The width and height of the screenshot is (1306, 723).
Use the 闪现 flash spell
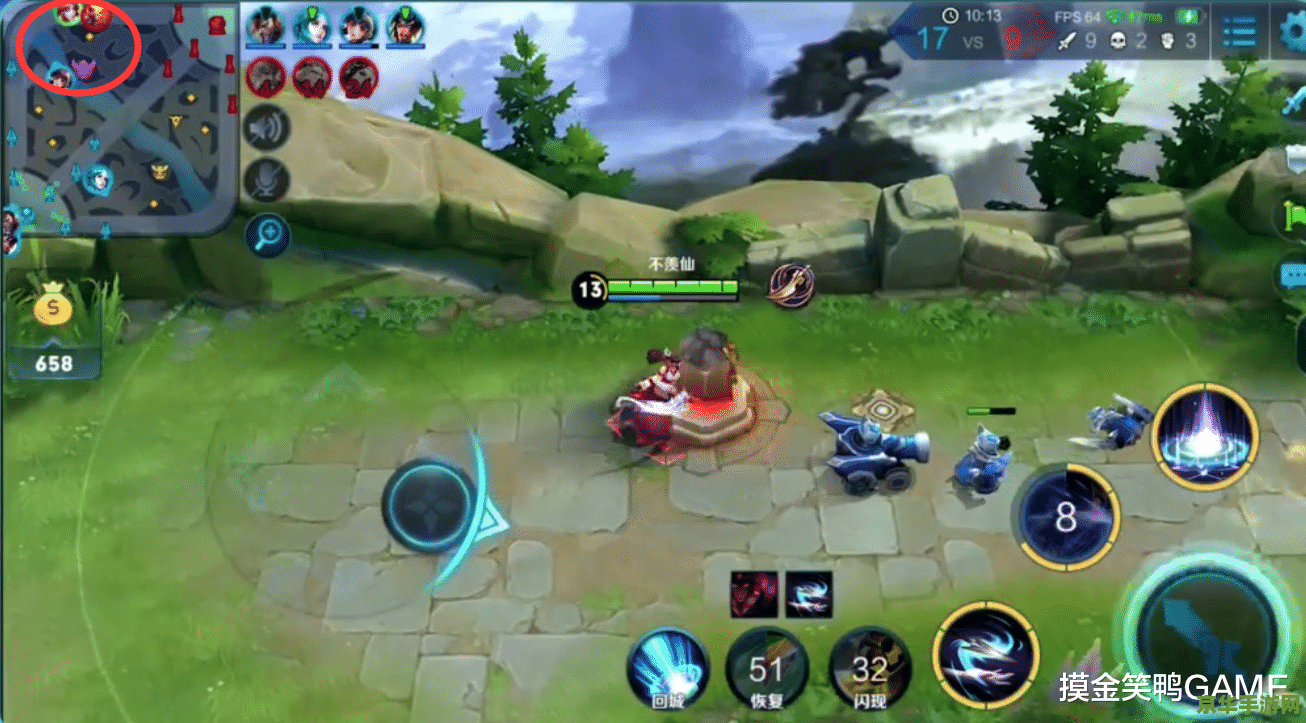pyautogui.click(x=870, y=669)
